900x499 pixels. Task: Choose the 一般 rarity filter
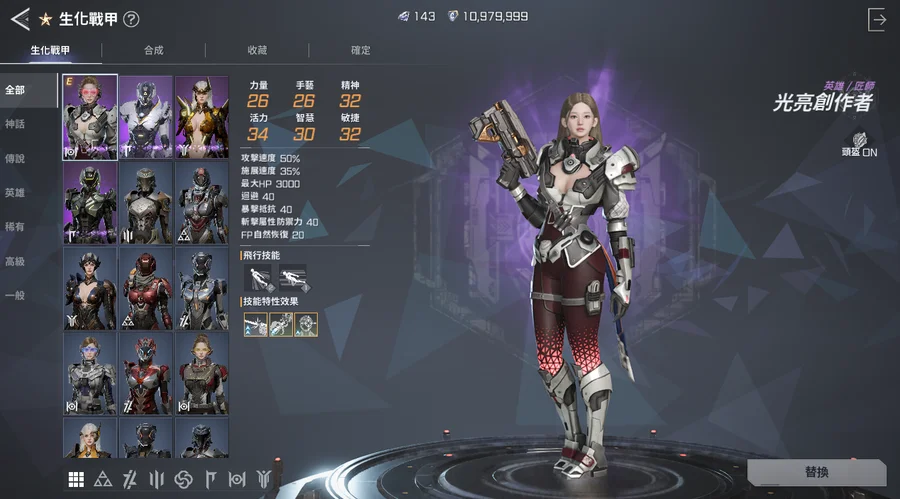[x=15, y=296]
